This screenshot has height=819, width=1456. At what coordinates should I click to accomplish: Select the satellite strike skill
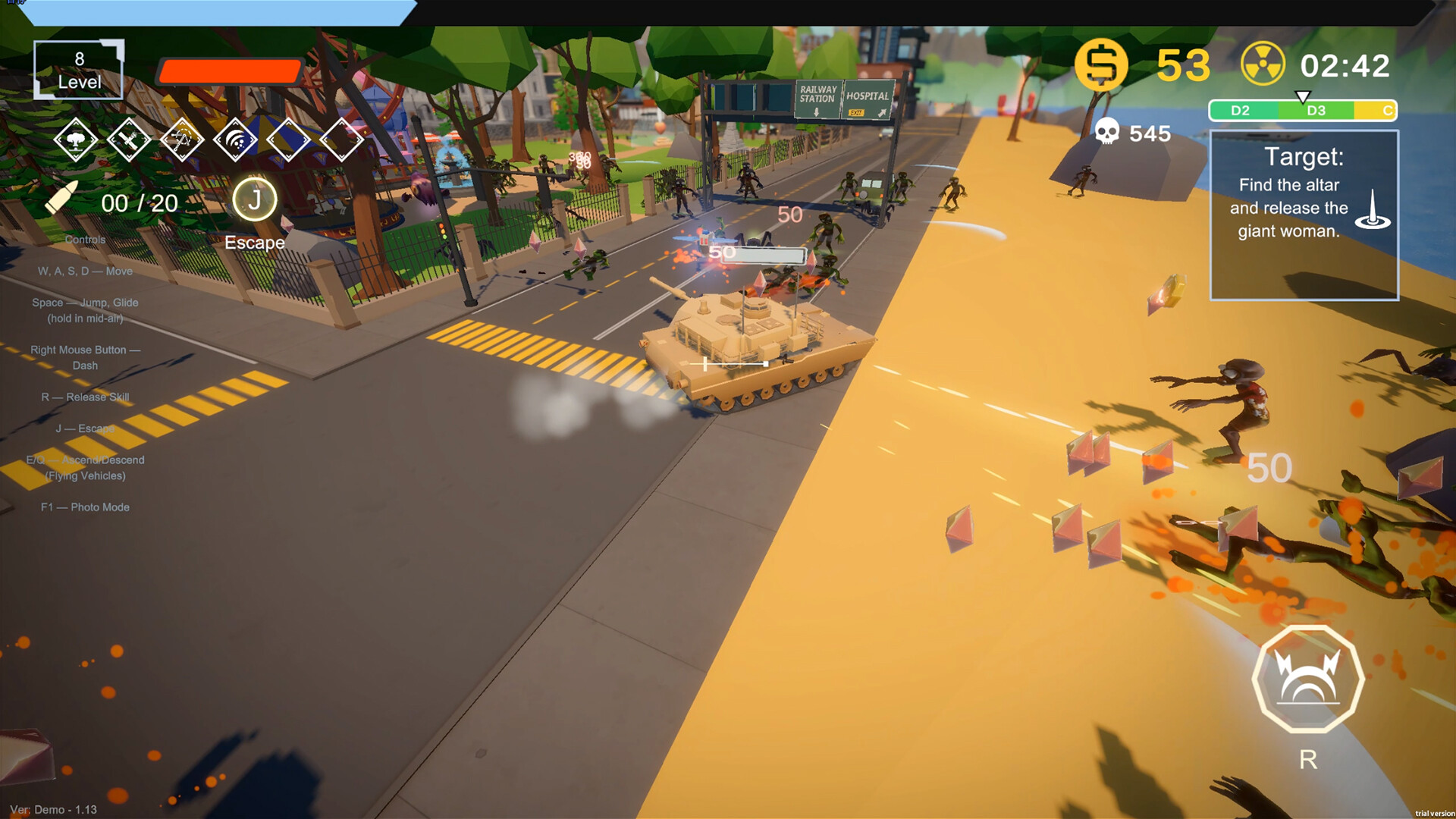[x=129, y=140]
